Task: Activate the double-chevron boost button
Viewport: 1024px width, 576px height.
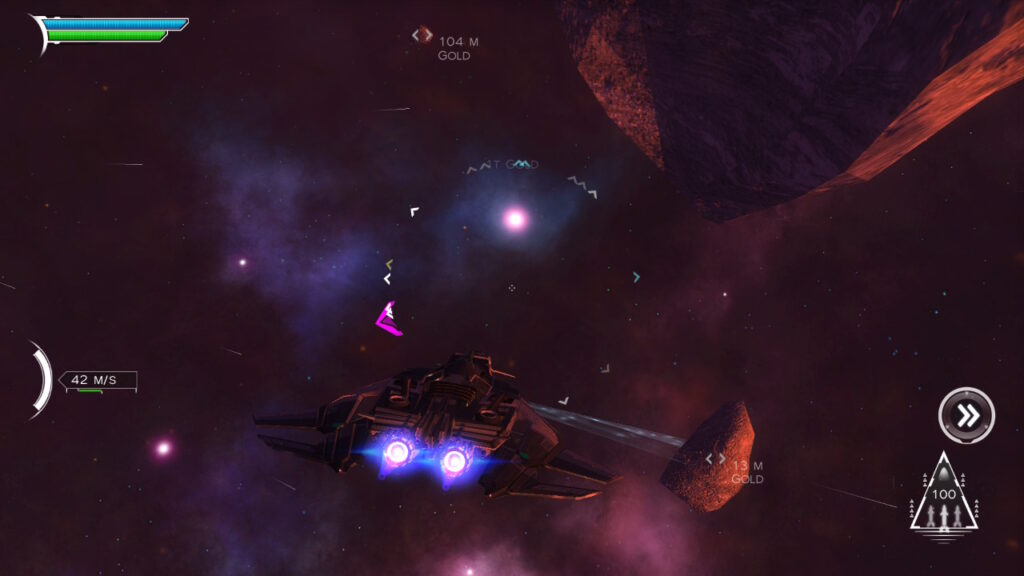Action: click(x=966, y=415)
